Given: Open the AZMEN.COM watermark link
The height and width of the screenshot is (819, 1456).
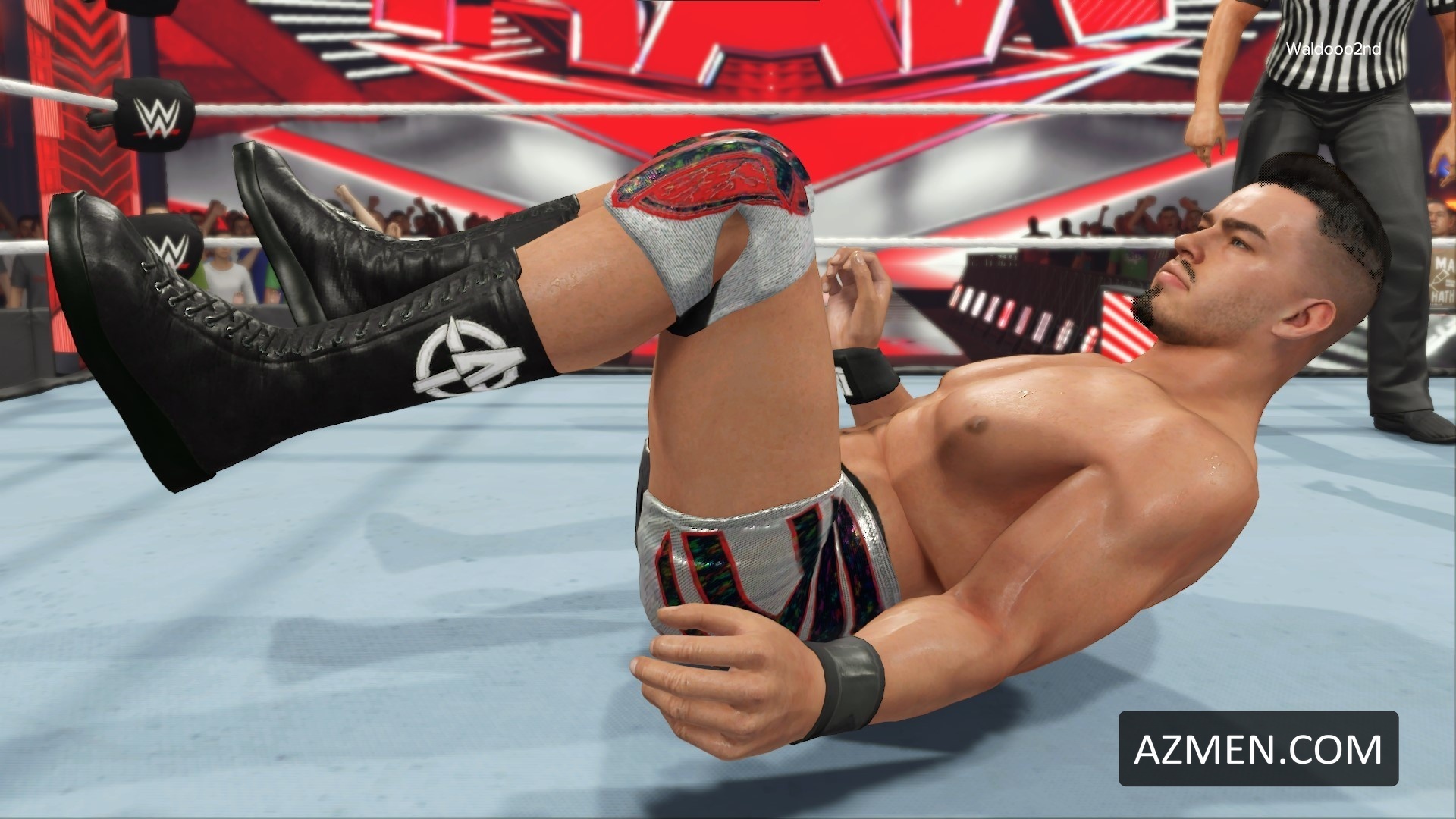Looking at the screenshot, I should pos(1258,748).
